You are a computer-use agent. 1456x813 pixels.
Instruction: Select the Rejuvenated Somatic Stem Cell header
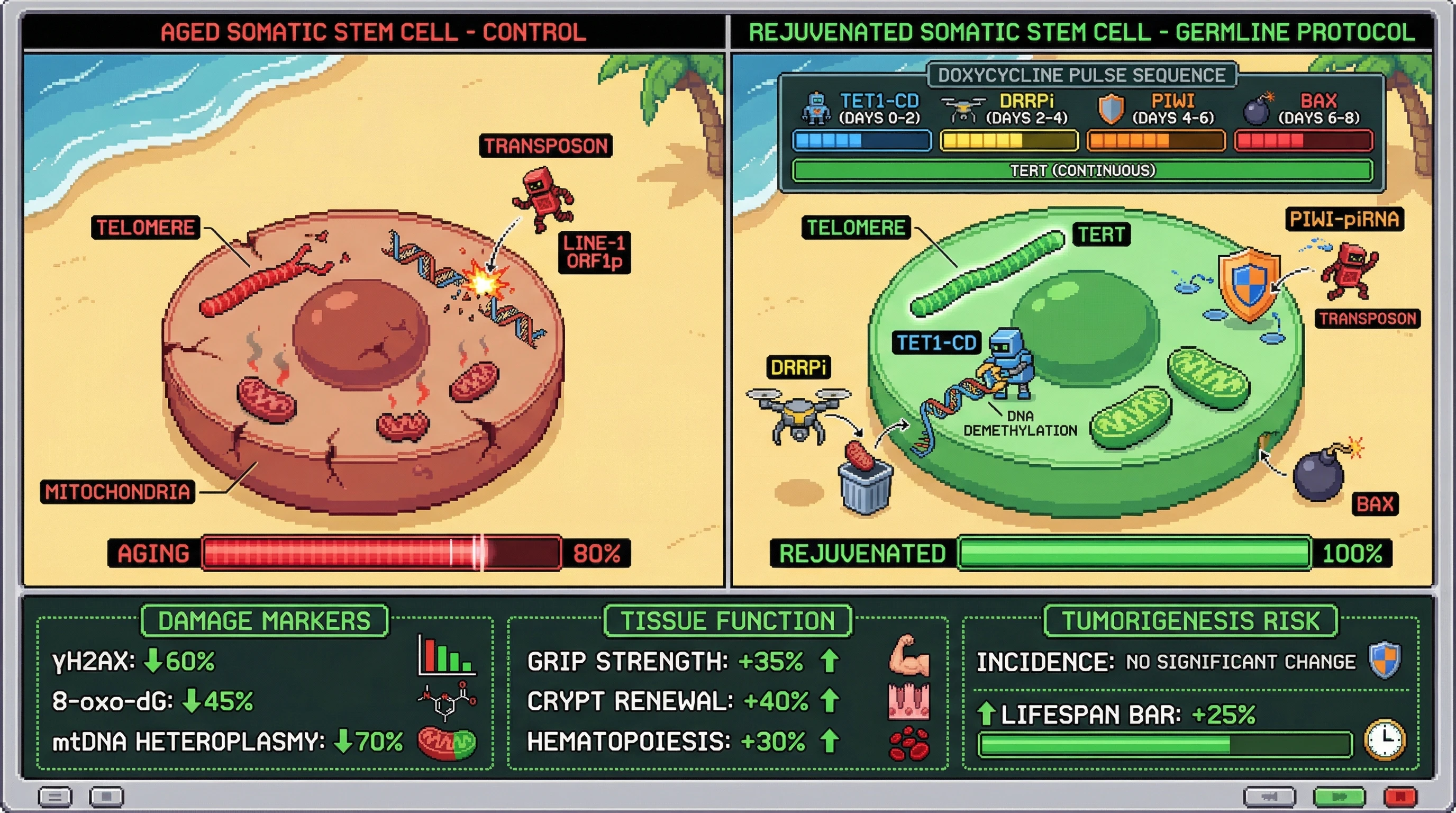tap(1082, 32)
